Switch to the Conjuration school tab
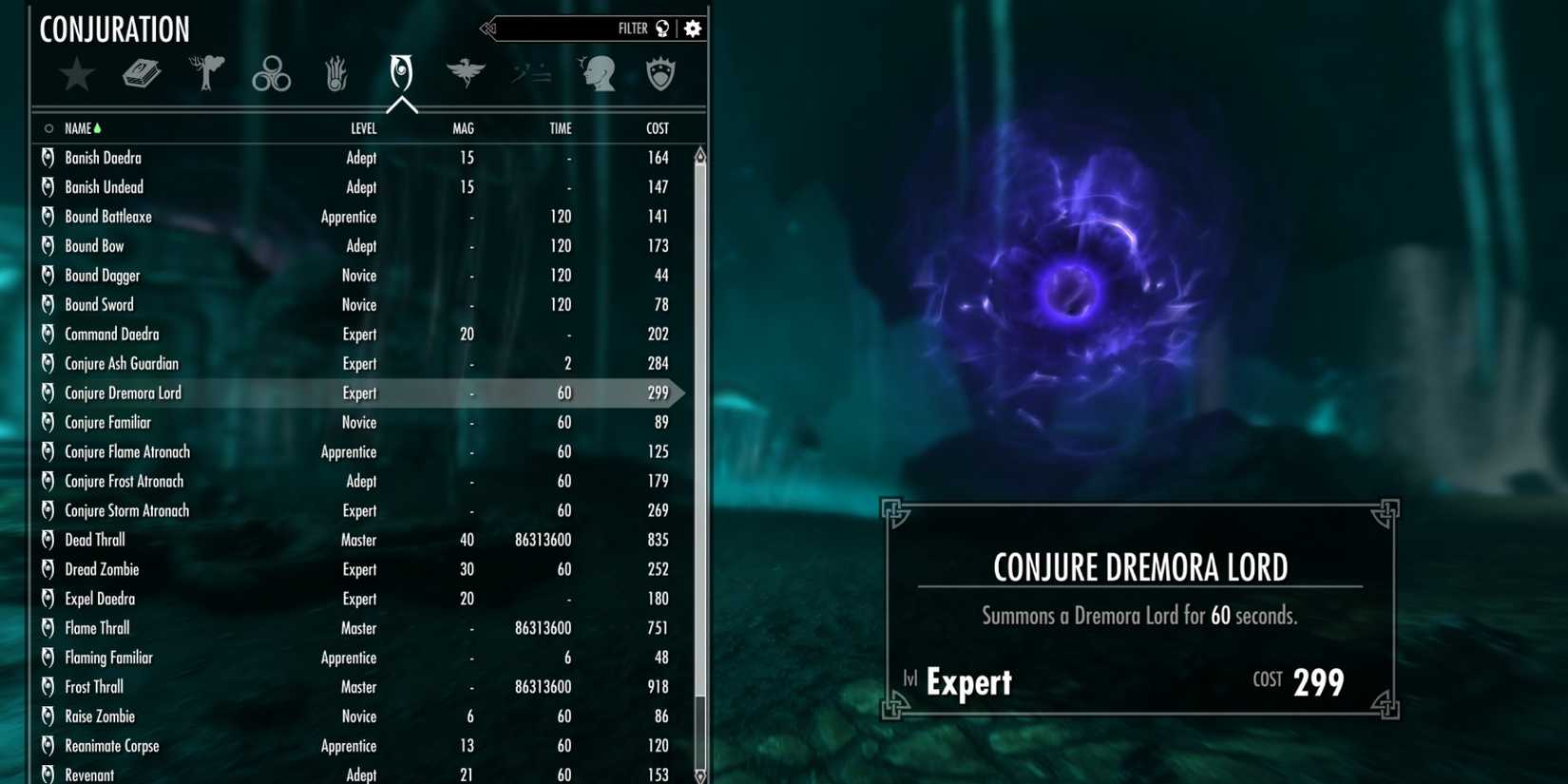 400,75
